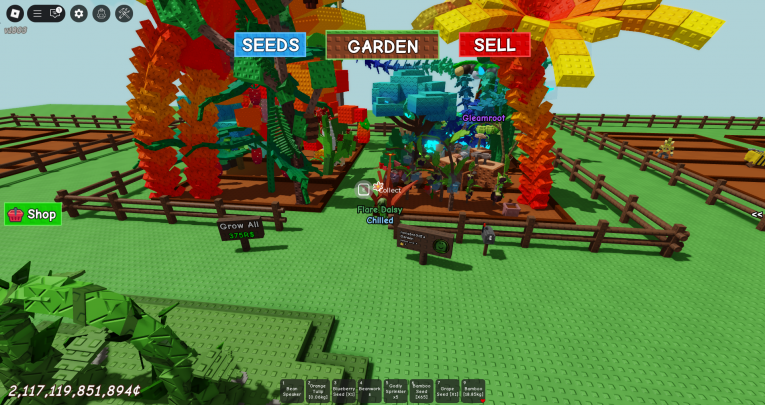Pick the Bamboo Seed slot
The height and width of the screenshot is (405, 765).
(422, 391)
